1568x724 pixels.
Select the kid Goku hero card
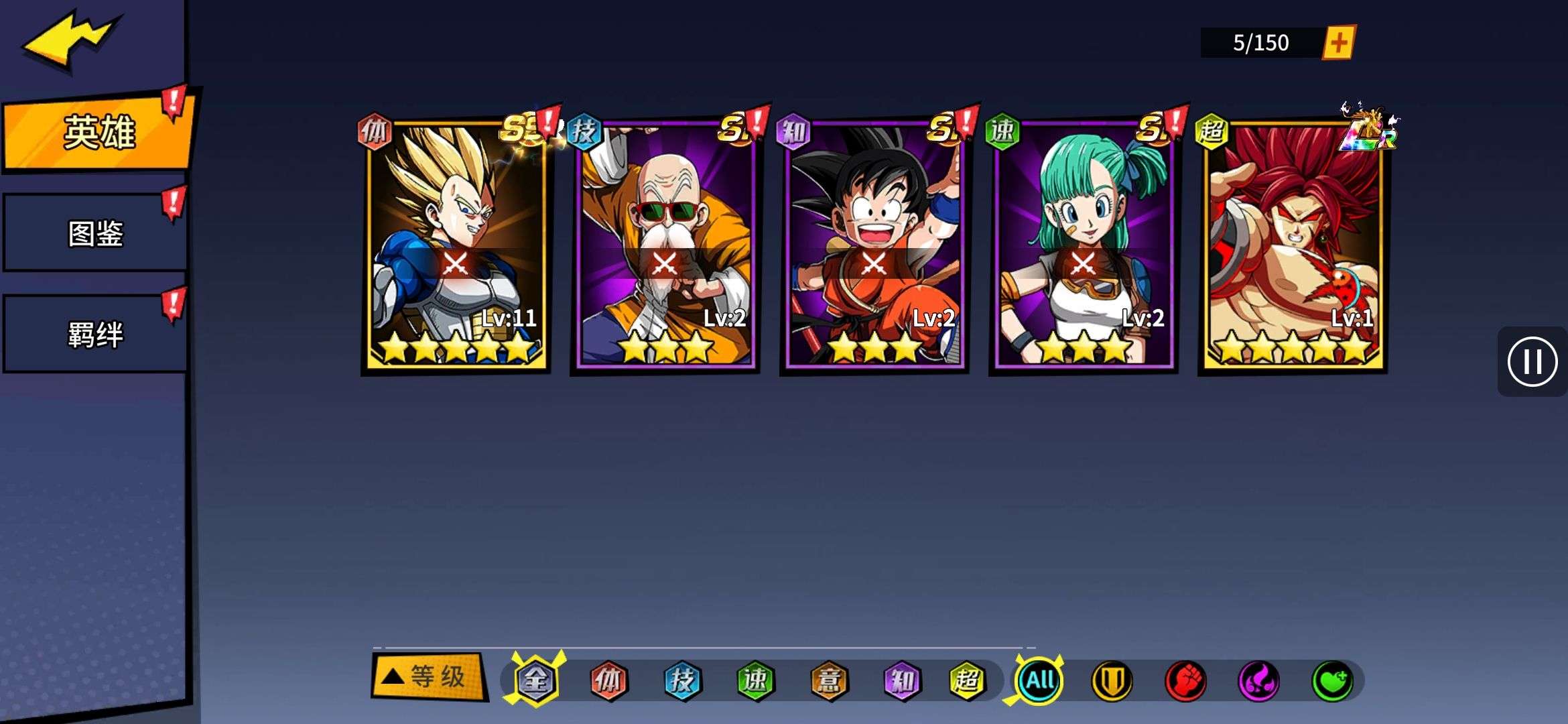coord(874,245)
